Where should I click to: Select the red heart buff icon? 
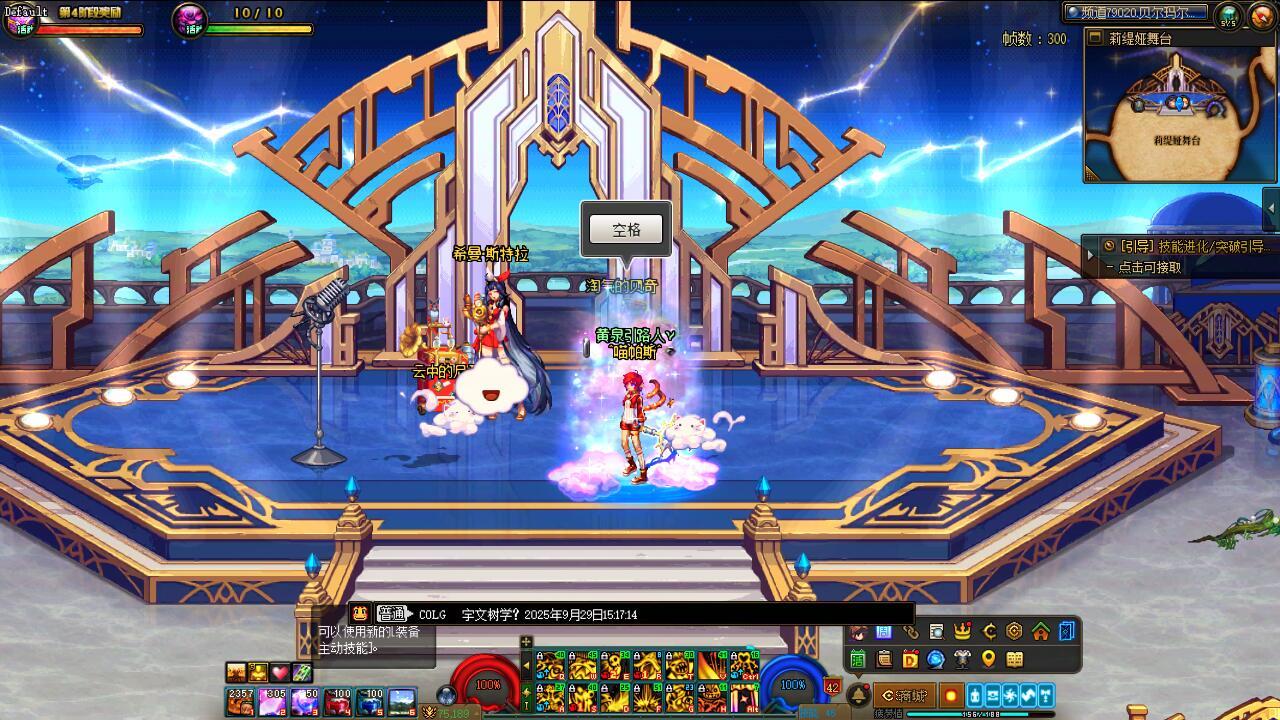pos(280,673)
